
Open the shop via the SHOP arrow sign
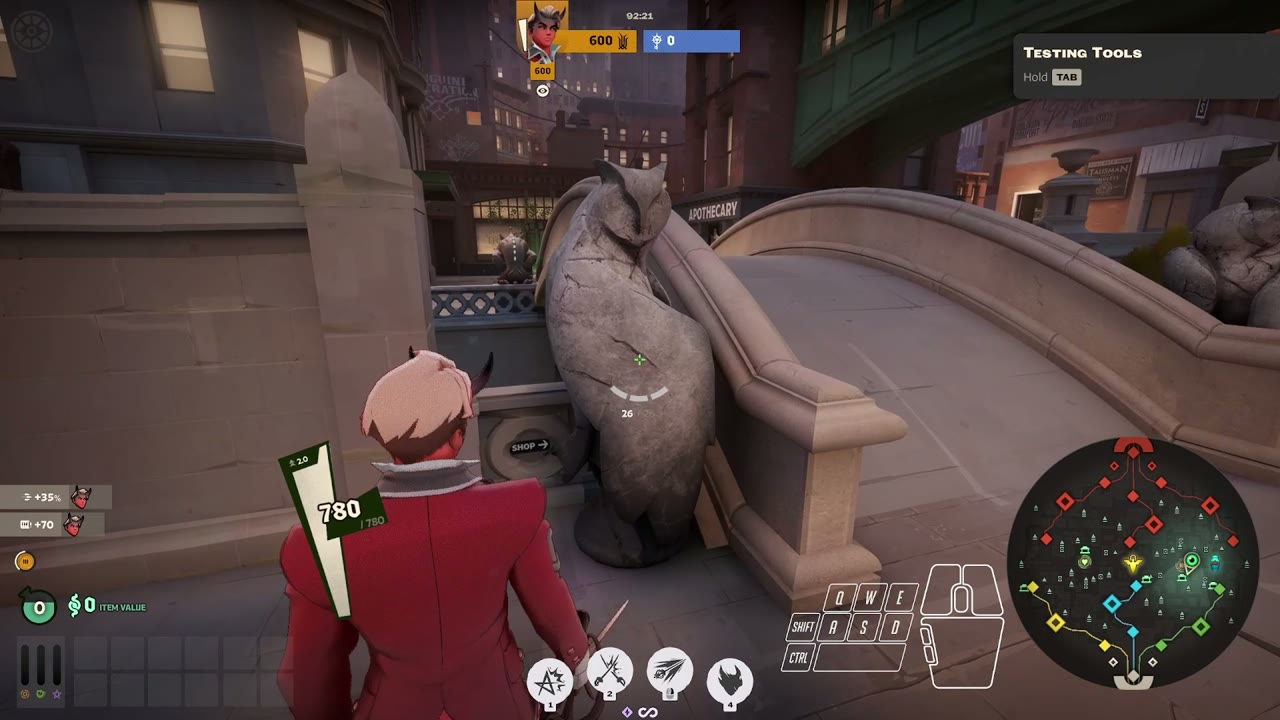[x=528, y=447]
